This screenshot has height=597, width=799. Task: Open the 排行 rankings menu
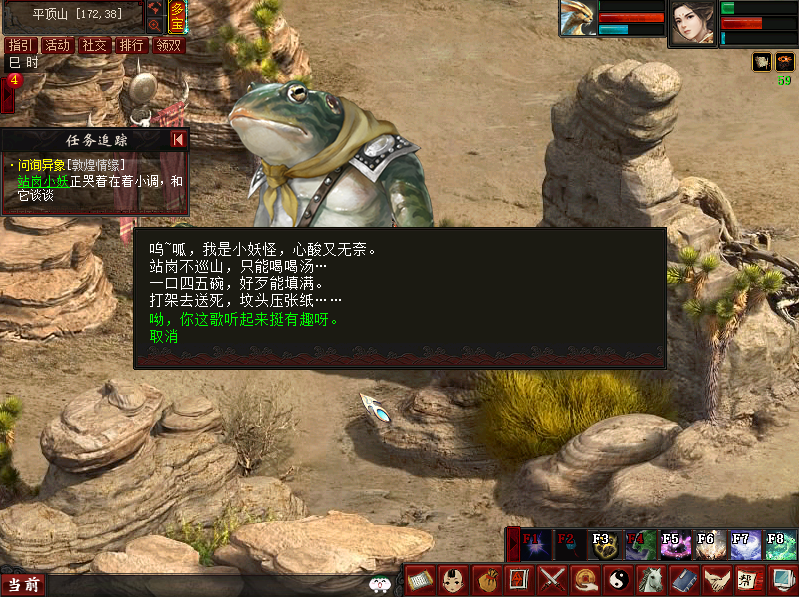pyautogui.click(x=131, y=45)
